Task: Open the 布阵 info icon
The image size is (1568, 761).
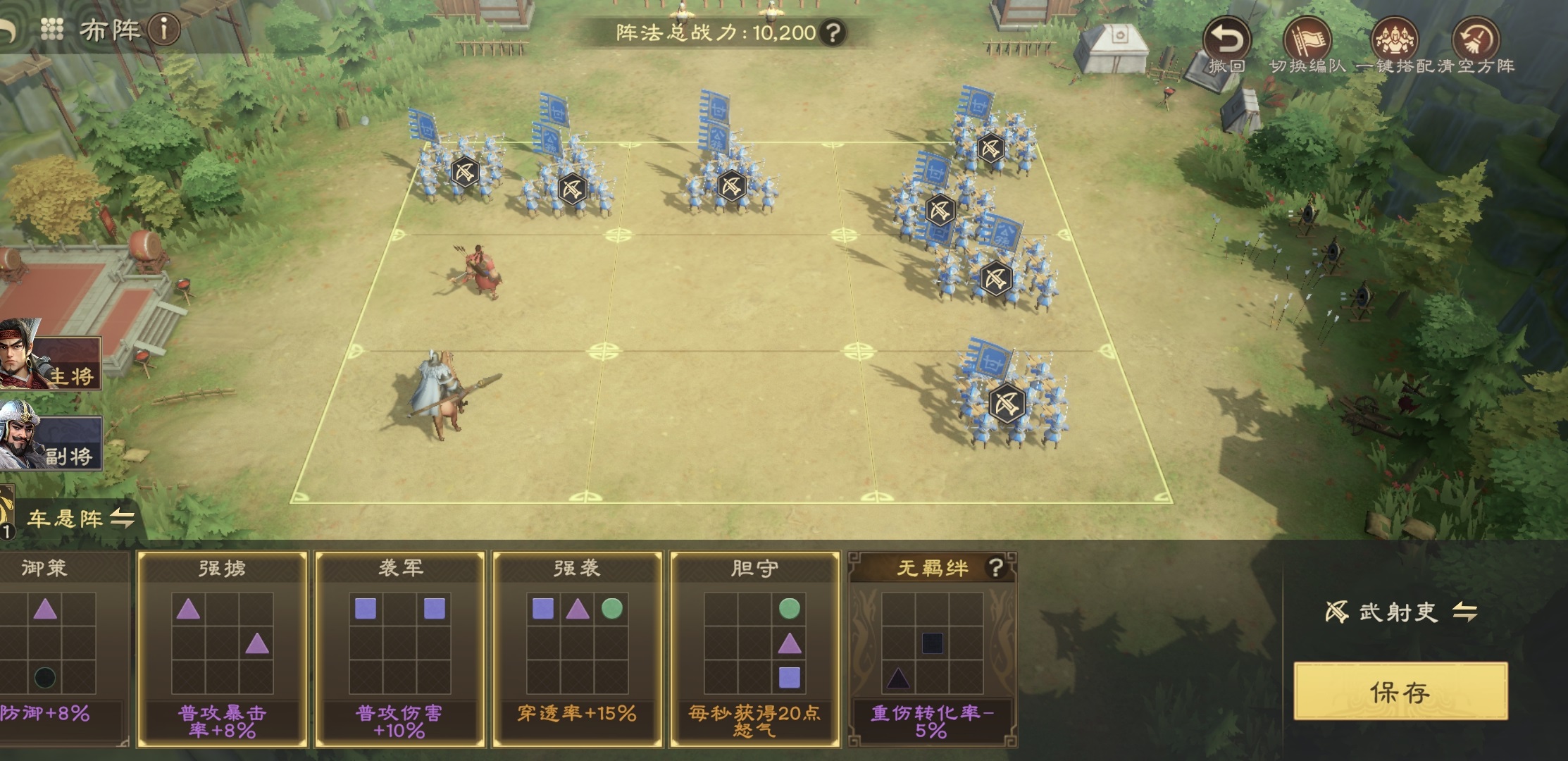Action: 166,30
